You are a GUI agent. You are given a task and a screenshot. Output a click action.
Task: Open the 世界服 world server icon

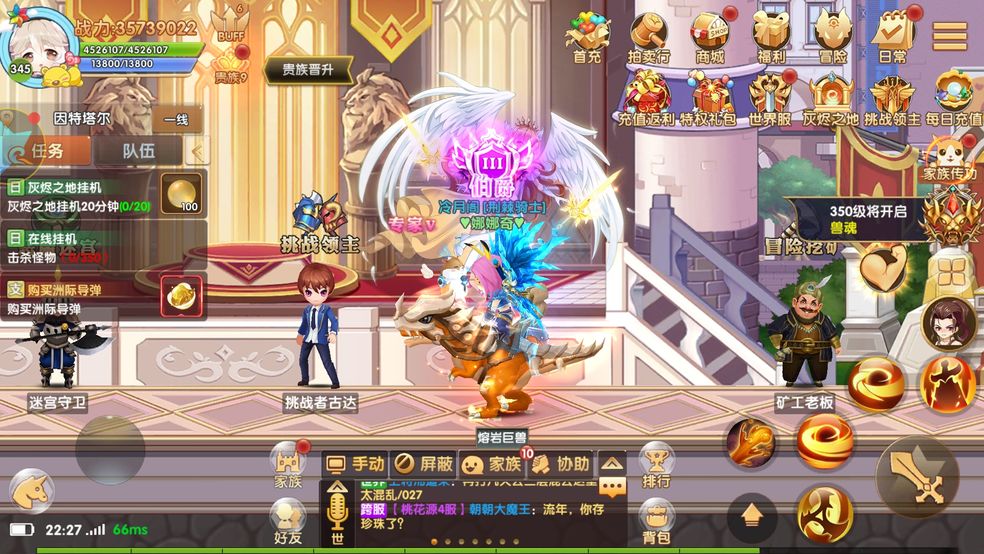click(x=770, y=98)
